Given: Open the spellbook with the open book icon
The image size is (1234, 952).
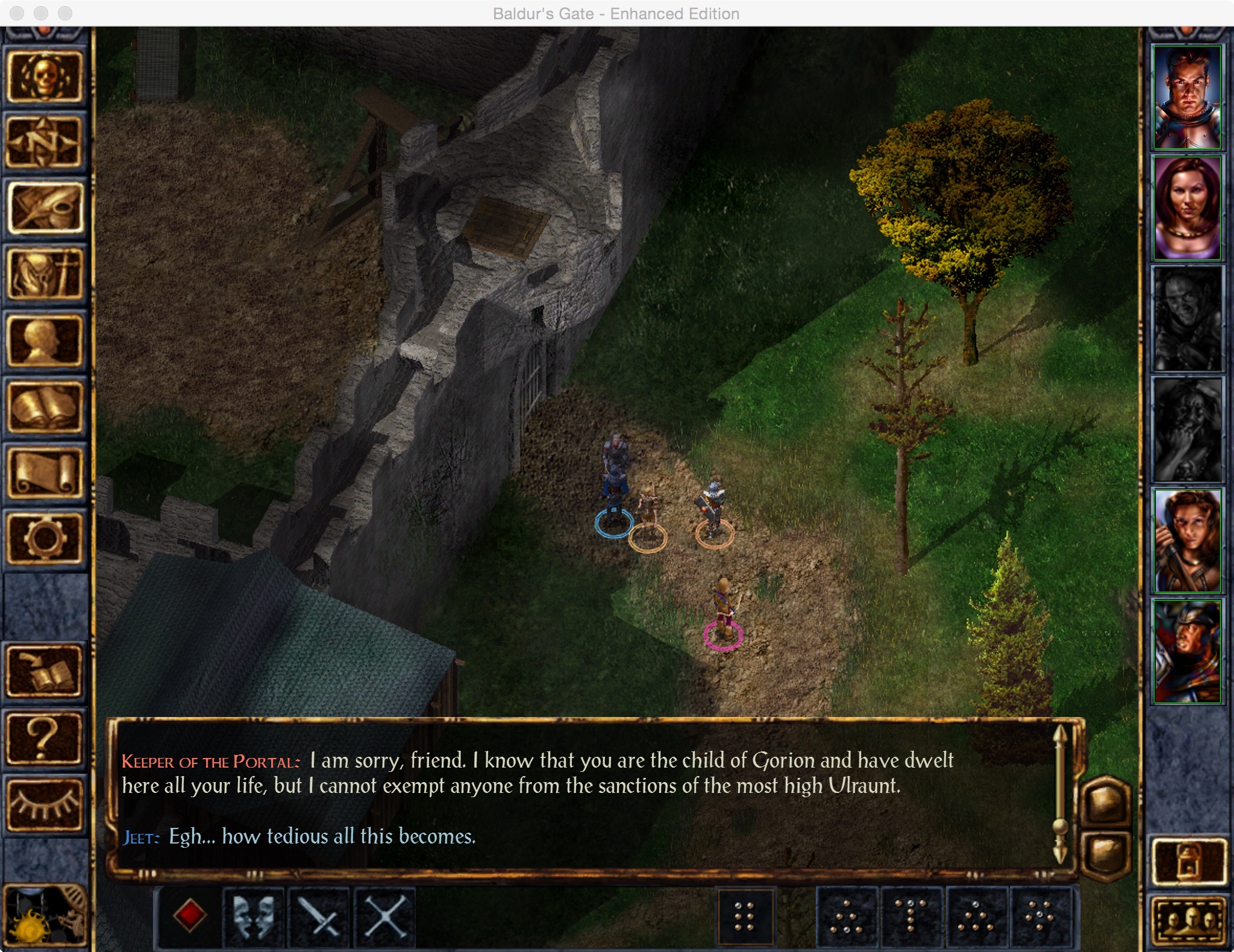Looking at the screenshot, I should coord(45,407).
